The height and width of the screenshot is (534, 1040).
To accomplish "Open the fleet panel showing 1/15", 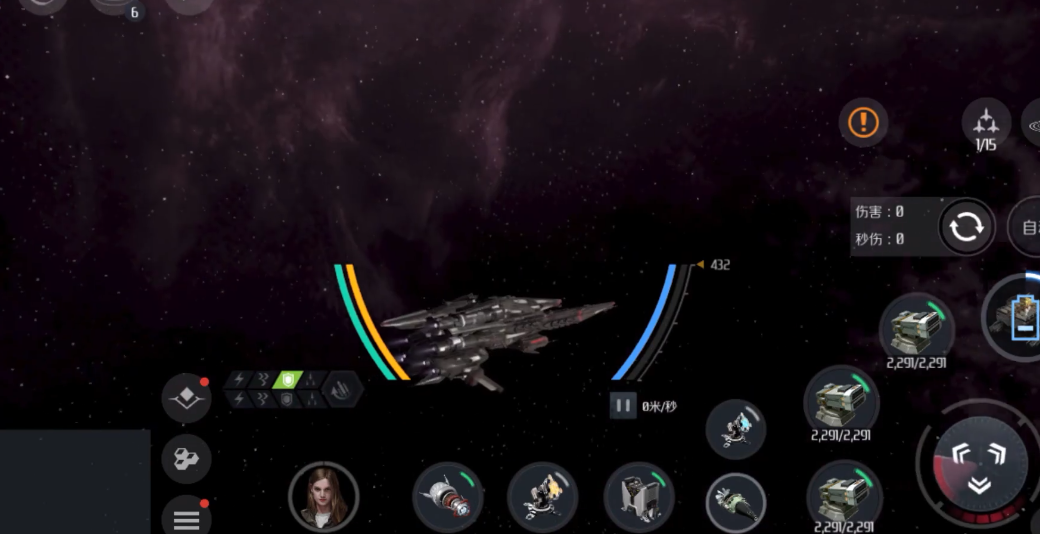I will (986, 124).
